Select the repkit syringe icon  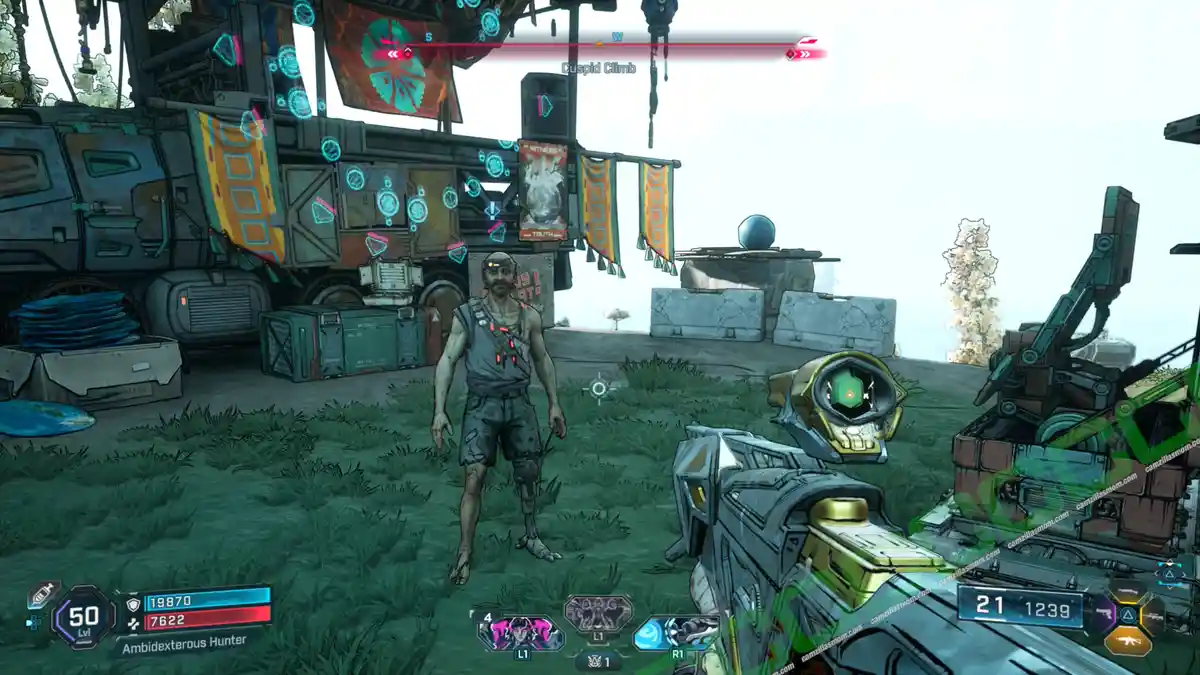[x=42, y=594]
